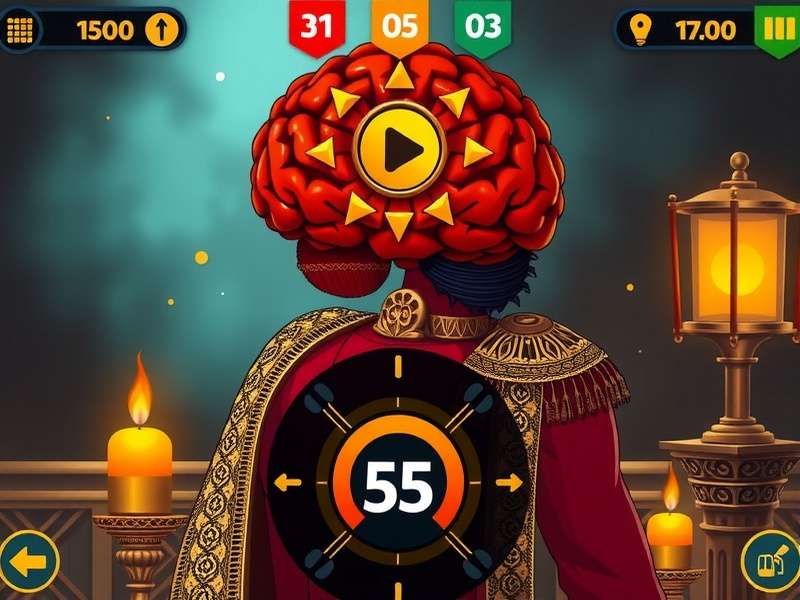Click the golden play button on the brain
The width and height of the screenshot is (800, 600).
(x=399, y=150)
